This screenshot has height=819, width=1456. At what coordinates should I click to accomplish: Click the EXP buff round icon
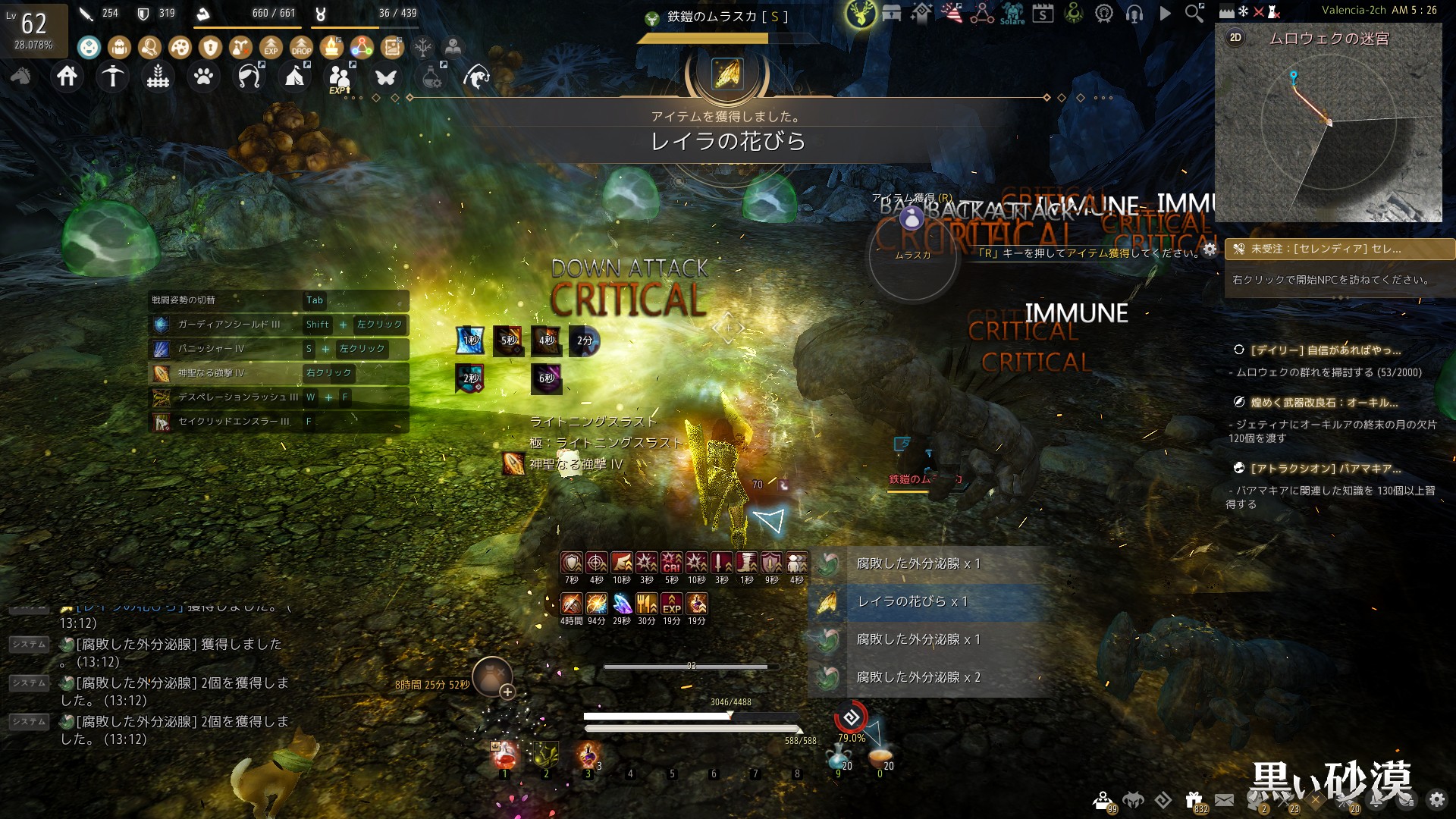click(271, 48)
